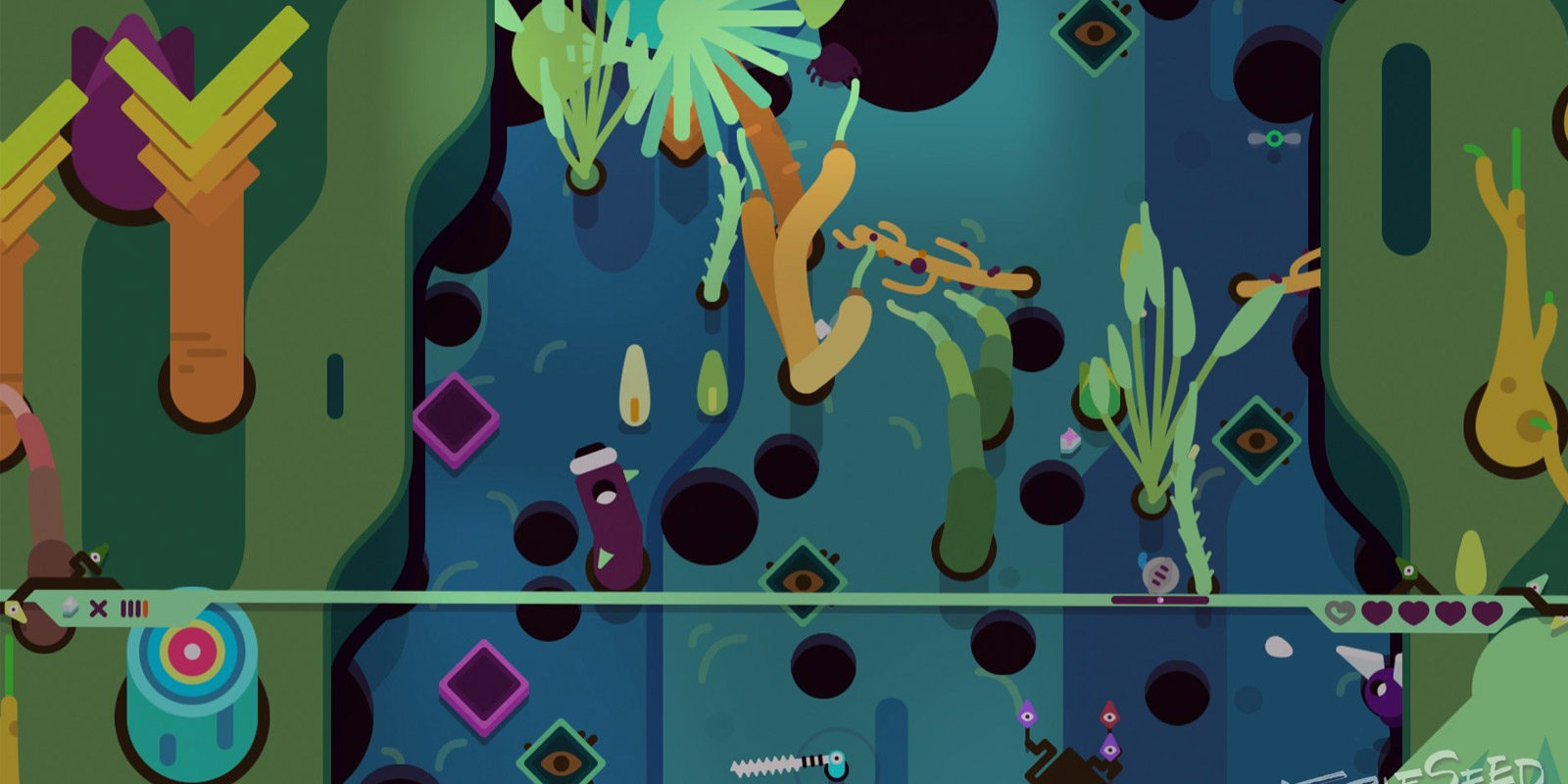Click the small pink sprout near the green vine

click(x=1068, y=439)
